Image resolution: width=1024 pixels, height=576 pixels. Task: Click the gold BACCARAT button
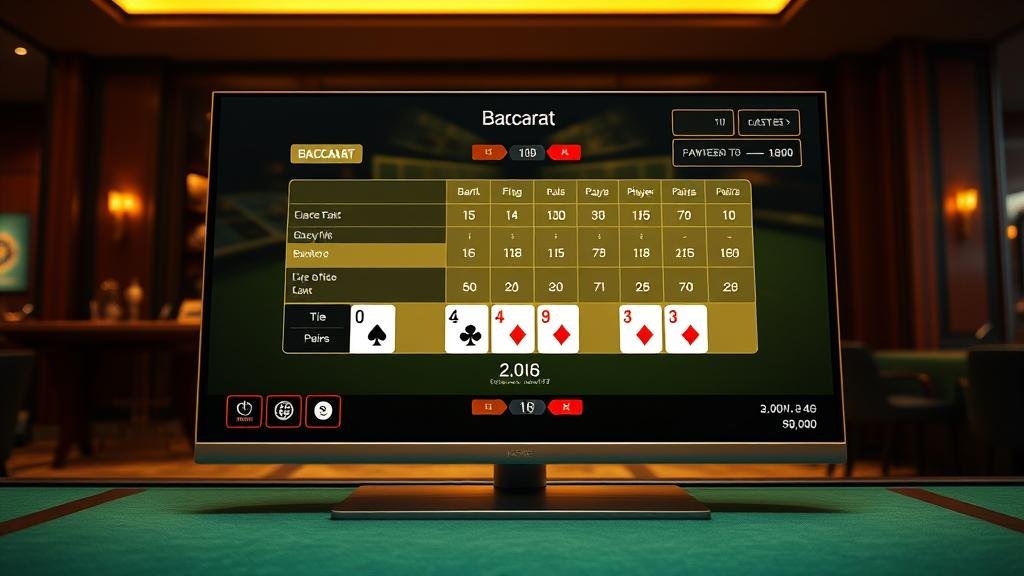coord(326,154)
